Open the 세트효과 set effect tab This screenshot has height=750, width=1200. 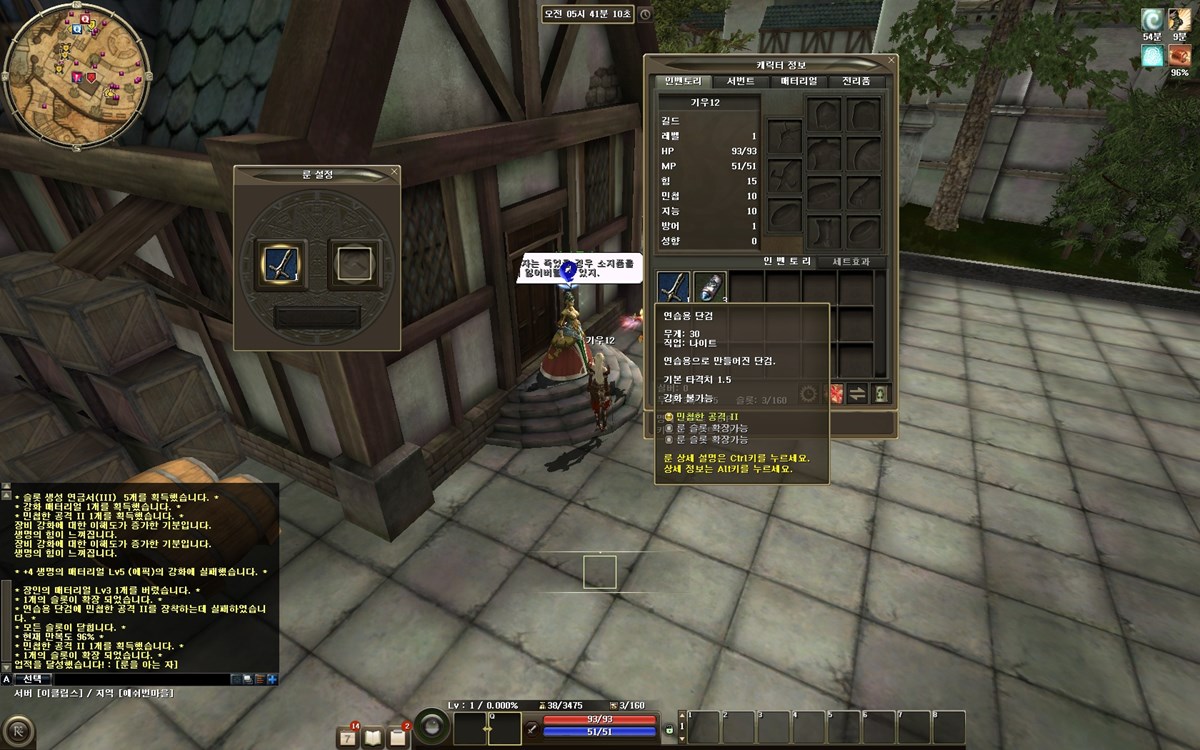pos(851,262)
